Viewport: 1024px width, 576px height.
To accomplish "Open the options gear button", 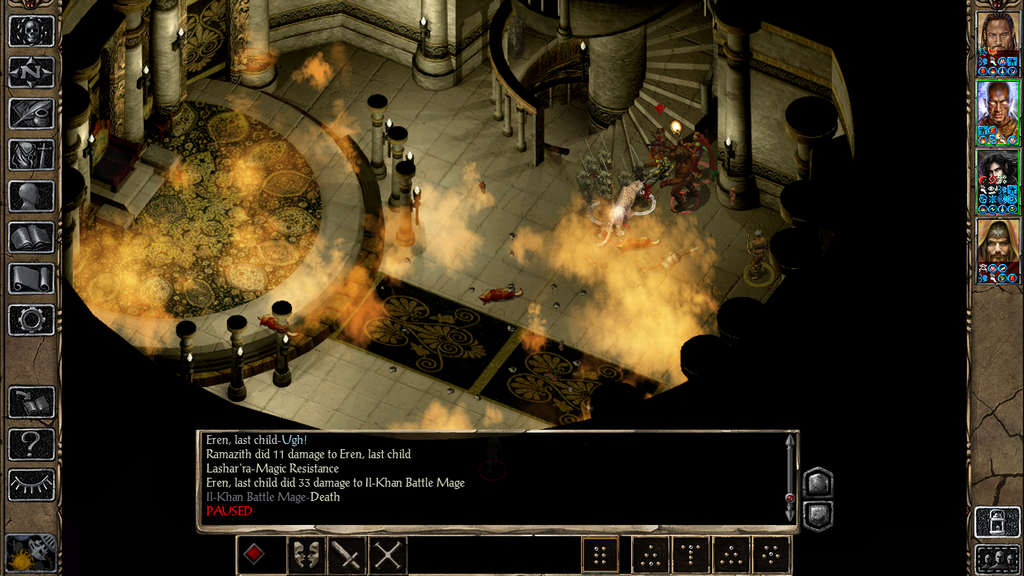I will tap(31, 320).
